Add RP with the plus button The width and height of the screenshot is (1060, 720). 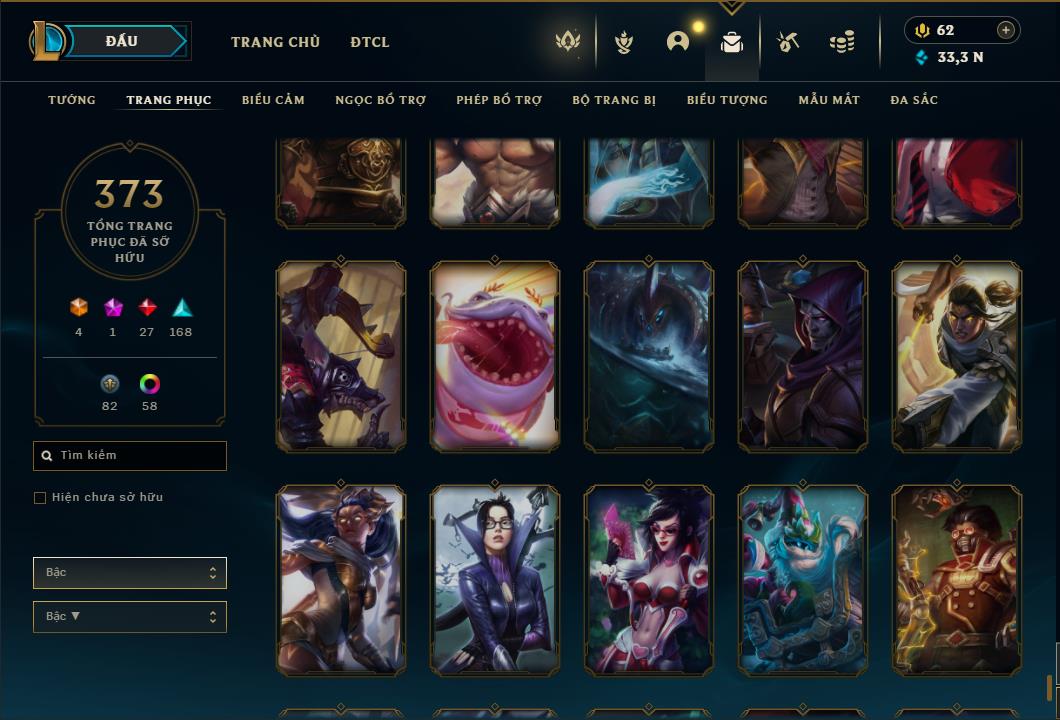coord(1006,30)
